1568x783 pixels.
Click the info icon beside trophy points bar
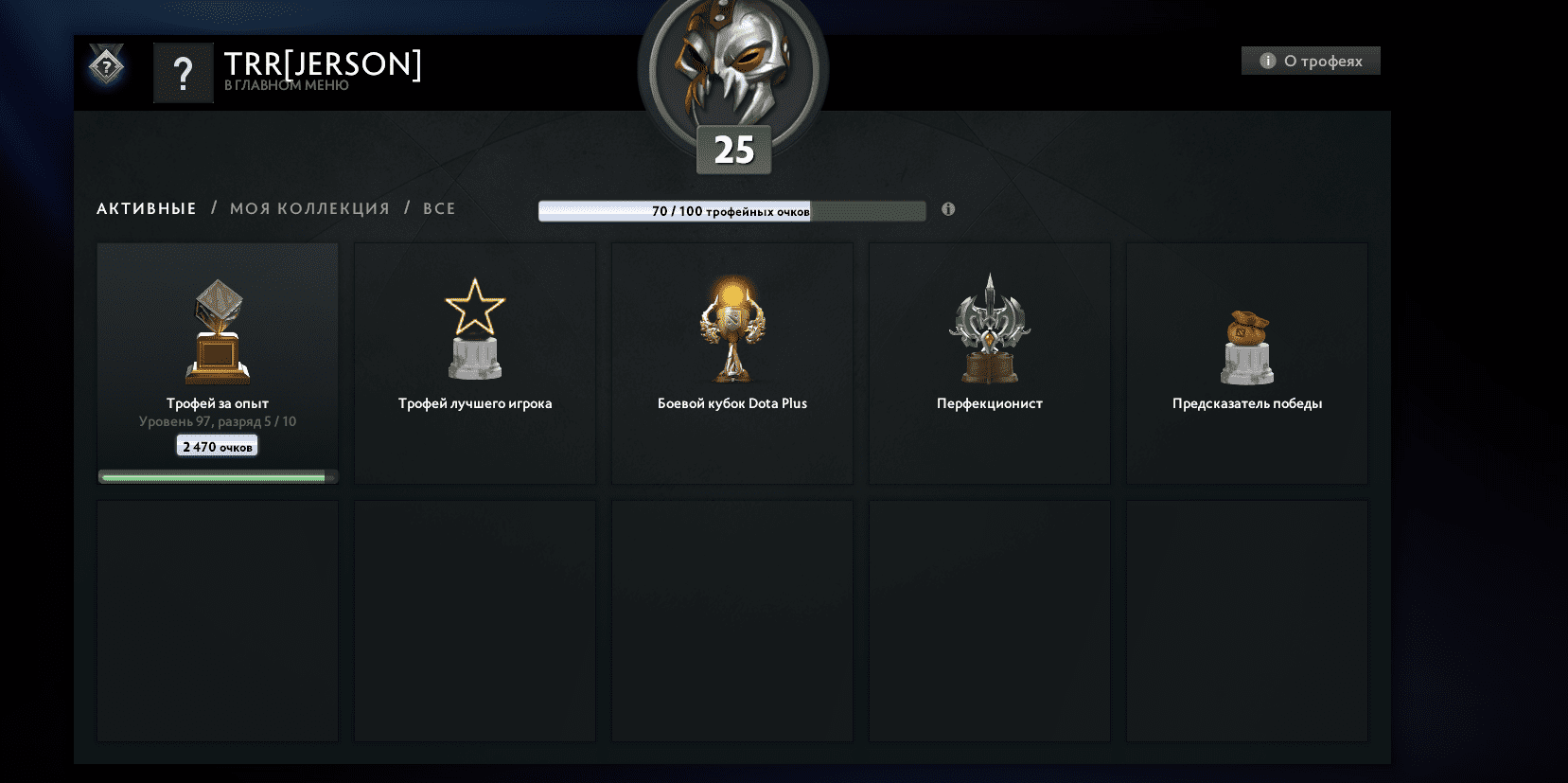click(x=948, y=208)
